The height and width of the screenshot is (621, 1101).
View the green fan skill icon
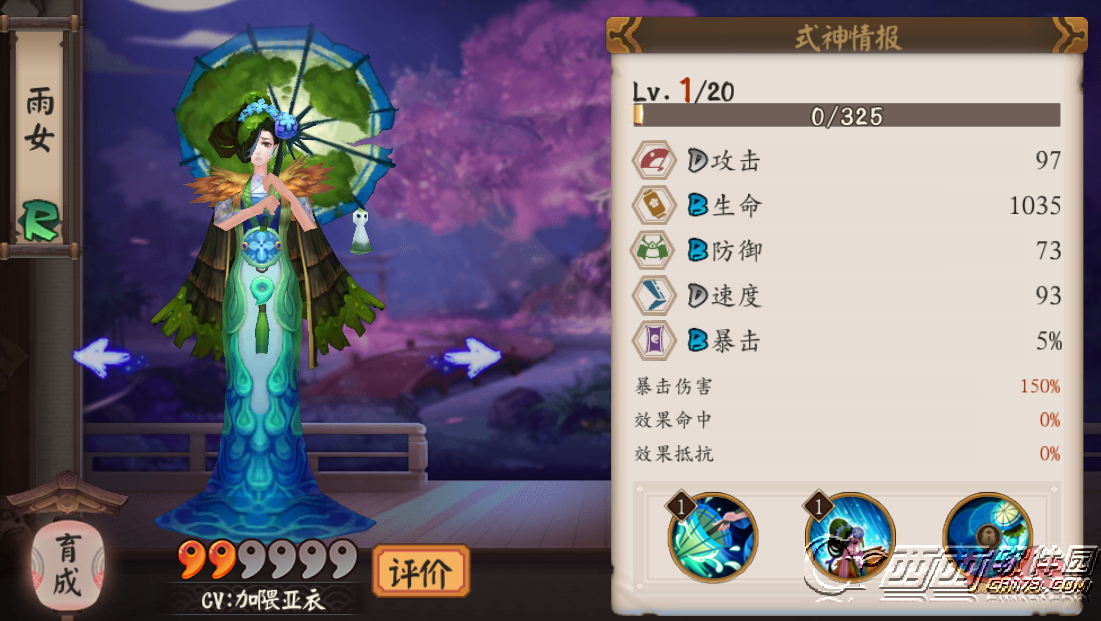pyautogui.click(x=713, y=537)
